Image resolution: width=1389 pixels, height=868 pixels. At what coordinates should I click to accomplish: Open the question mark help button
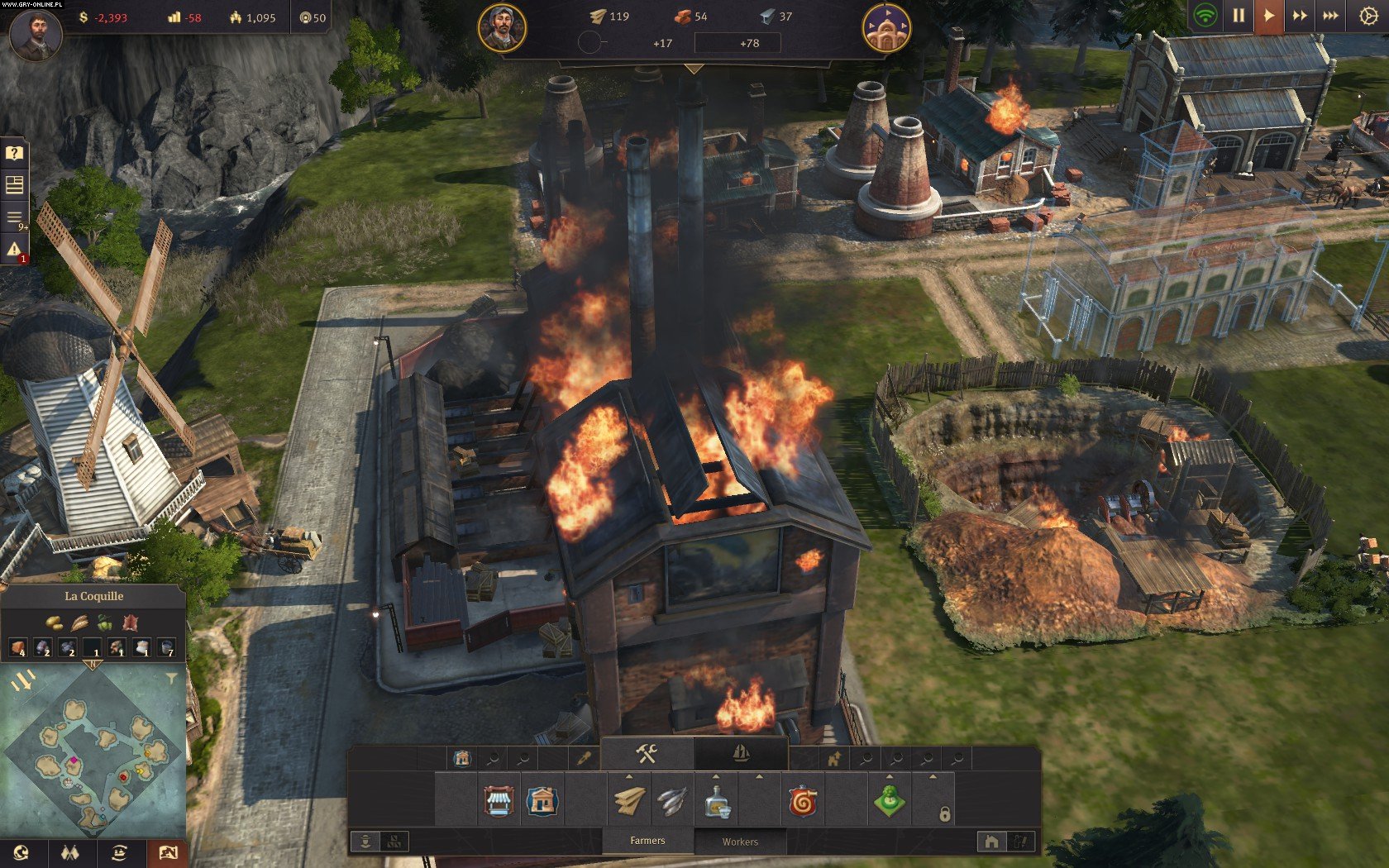point(14,153)
